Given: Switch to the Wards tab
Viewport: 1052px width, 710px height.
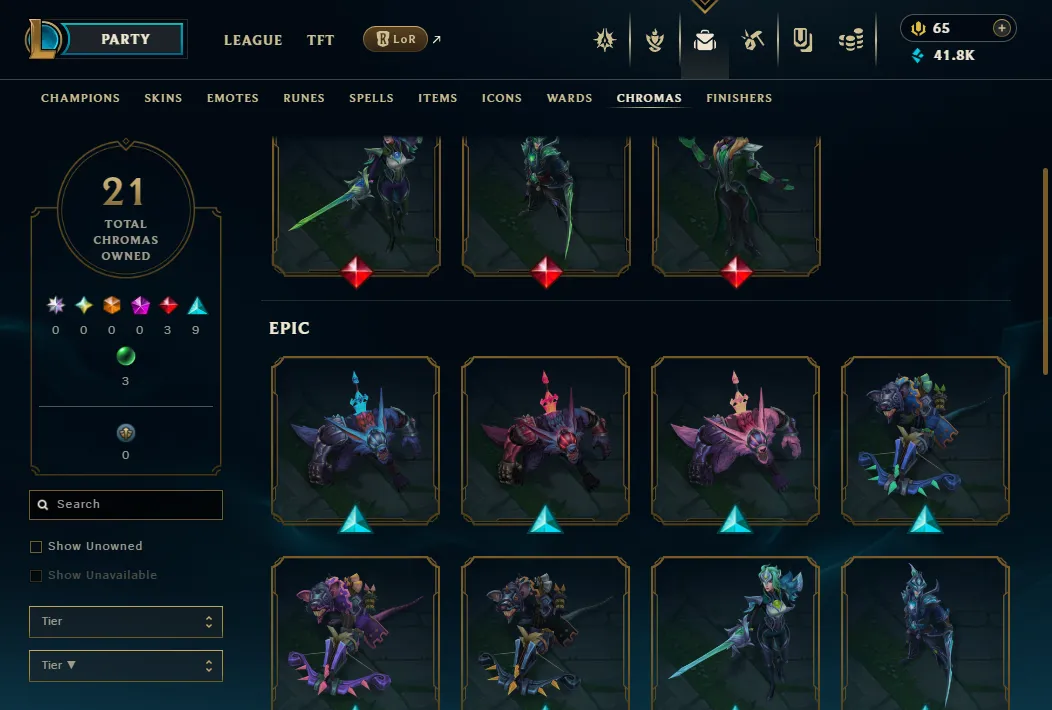Looking at the screenshot, I should [570, 98].
